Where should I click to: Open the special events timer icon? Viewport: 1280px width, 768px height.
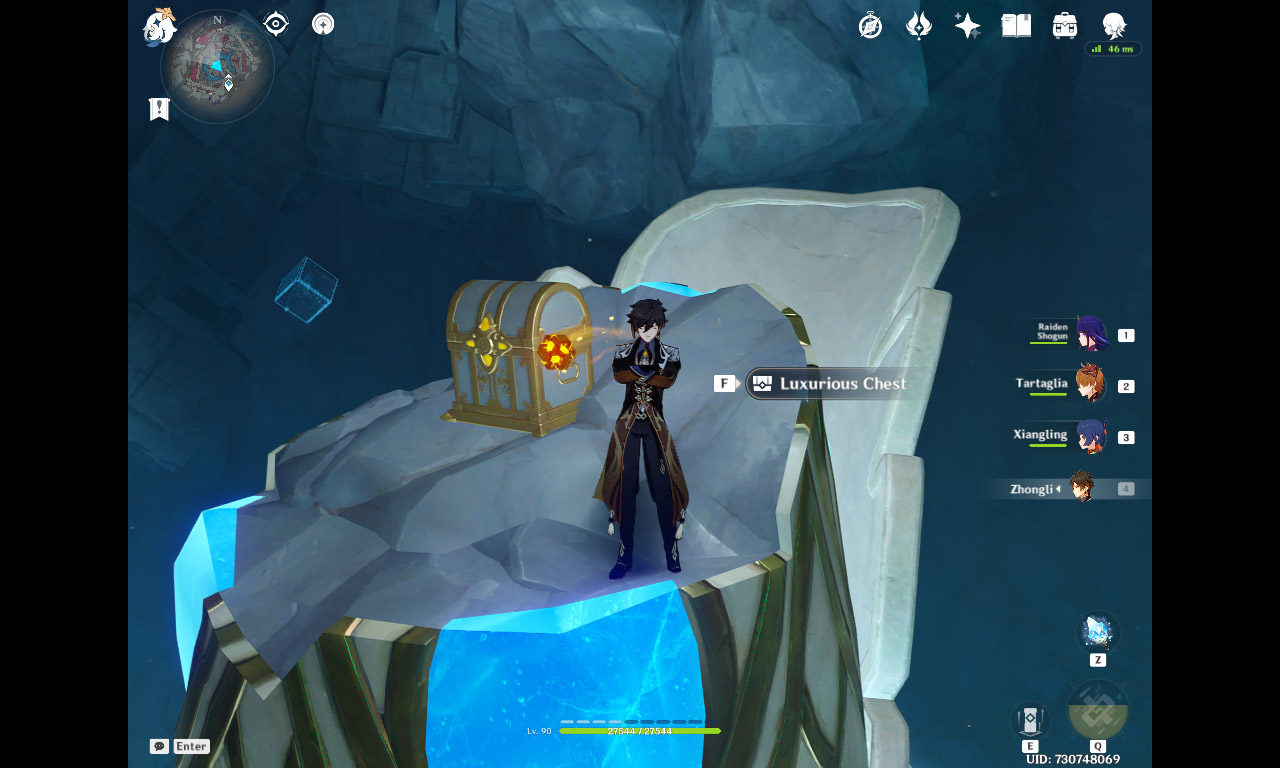coord(870,25)
